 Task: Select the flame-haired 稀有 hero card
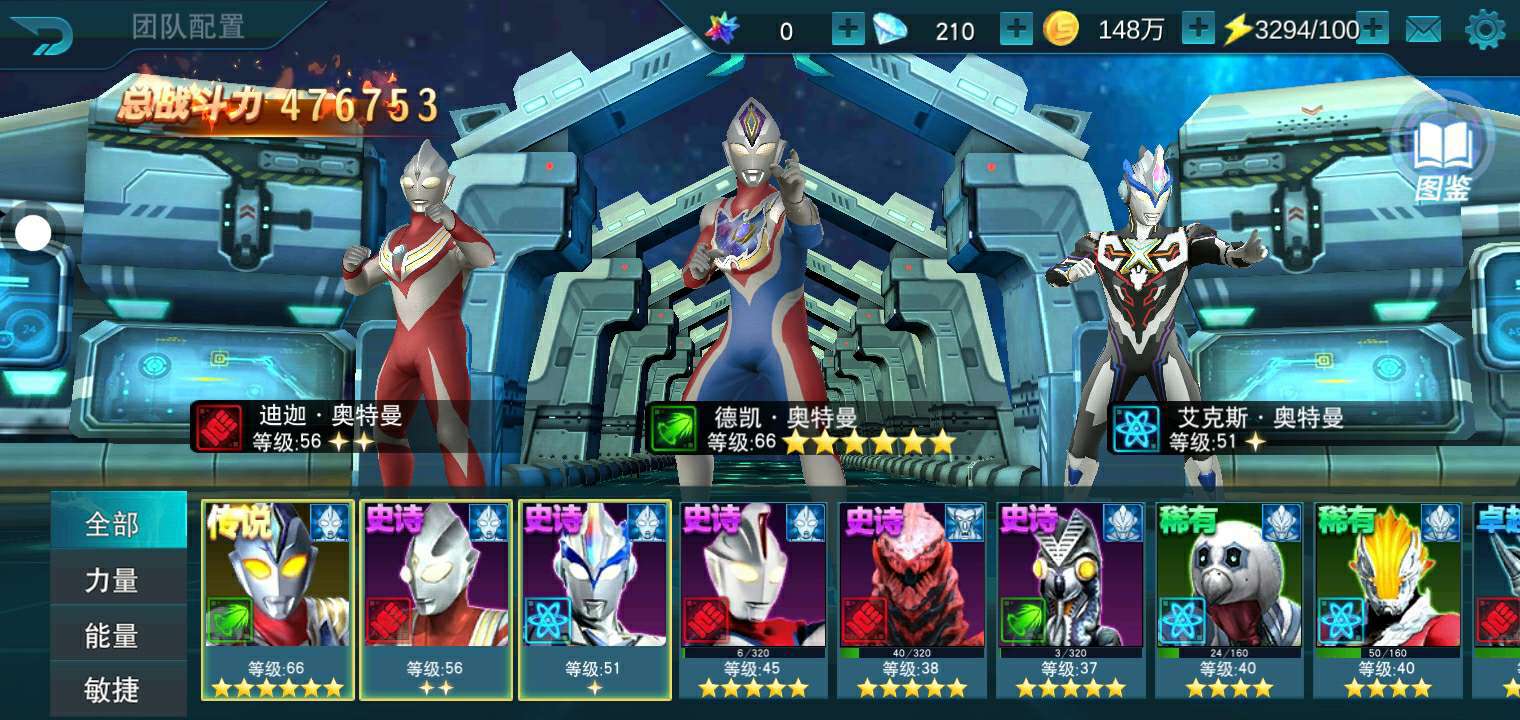coord(1388,598)
